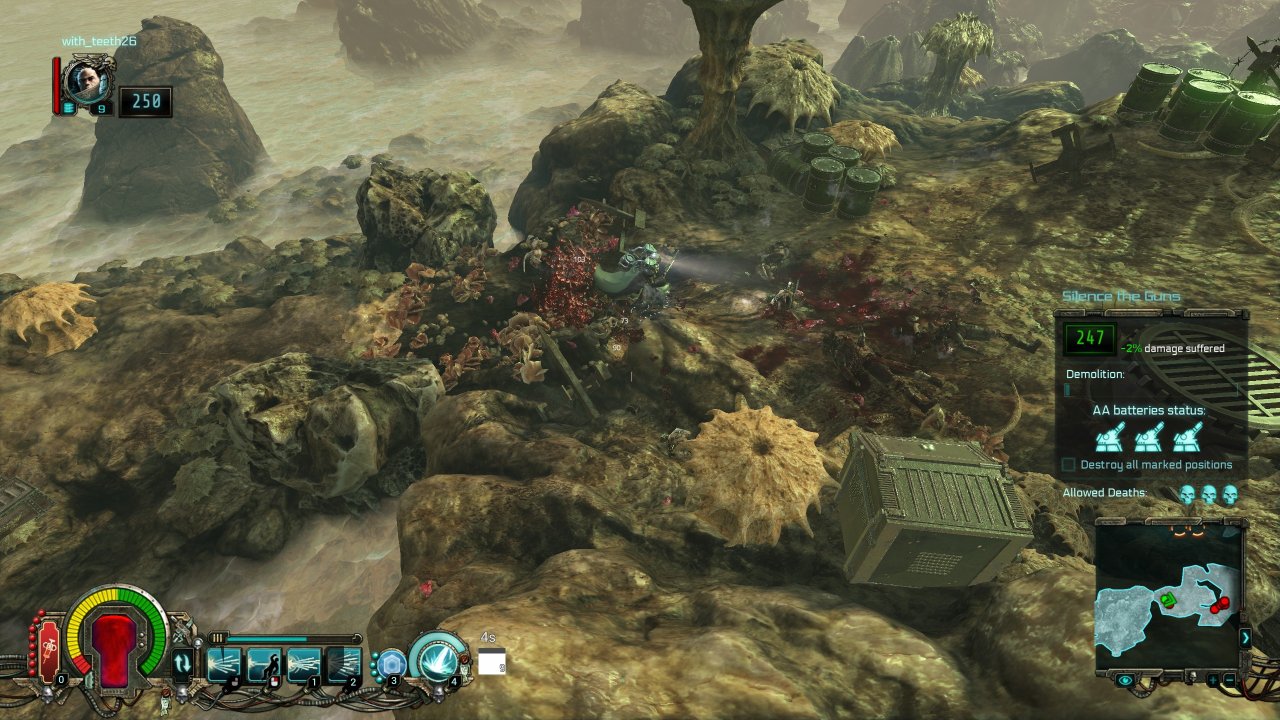Zoom out the minimap with minus
Viewport: 1280px width, 720px height.
click(x=1228, y=681)
